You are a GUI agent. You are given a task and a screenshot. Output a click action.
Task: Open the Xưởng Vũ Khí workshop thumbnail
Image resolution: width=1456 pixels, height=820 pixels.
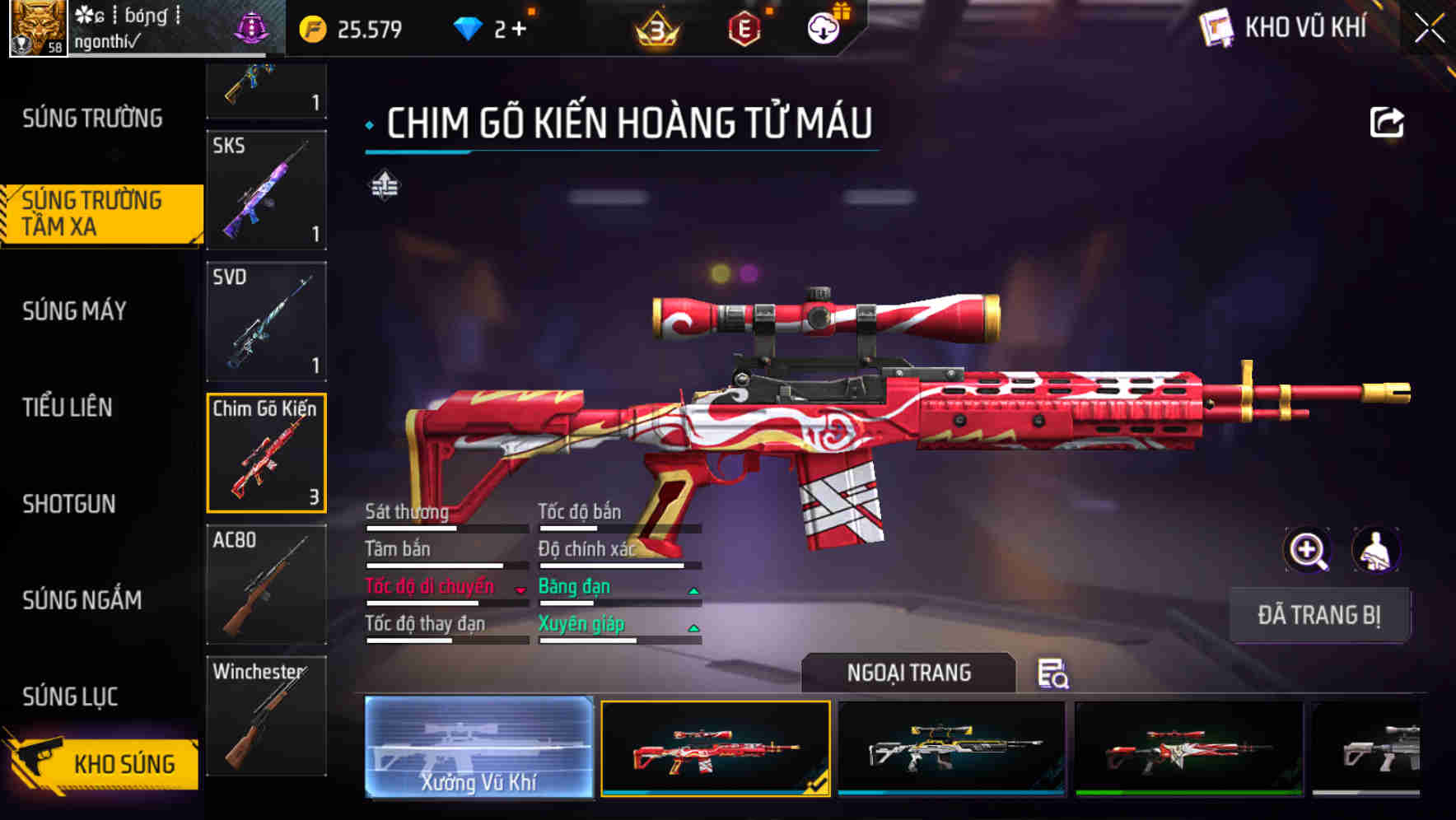(478, 749)
